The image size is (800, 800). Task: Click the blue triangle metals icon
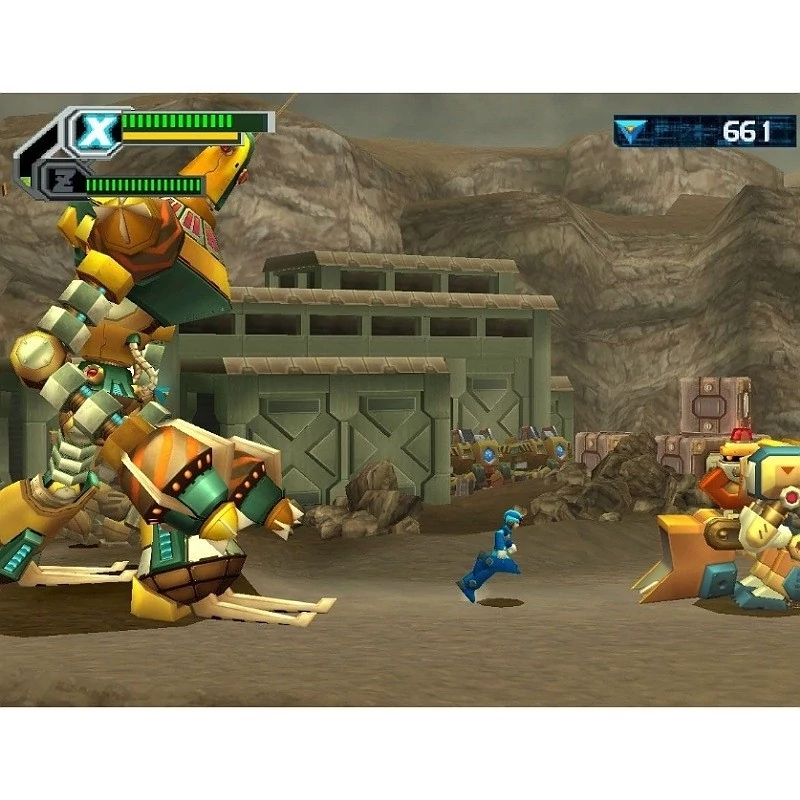[x=631, y=131]
